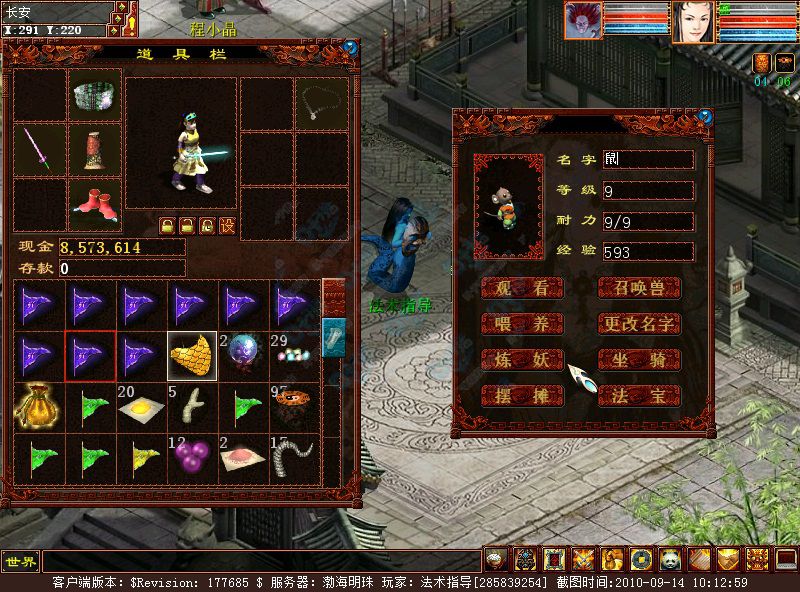Select the equipped pink sword slot

(40, 150)
